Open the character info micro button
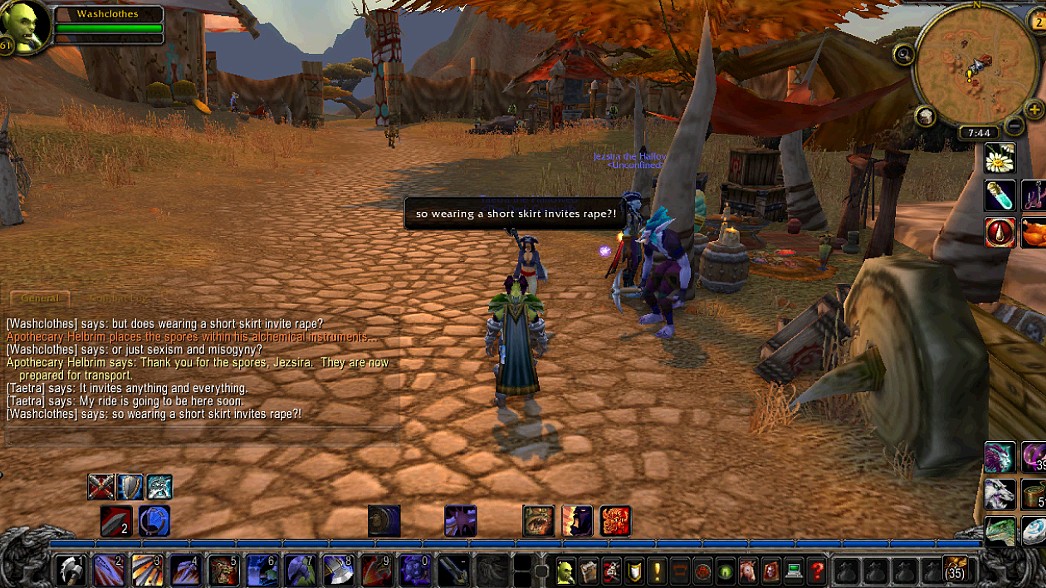The height and width of the screenshot is (588, 1046). click(x=566, y=571)
